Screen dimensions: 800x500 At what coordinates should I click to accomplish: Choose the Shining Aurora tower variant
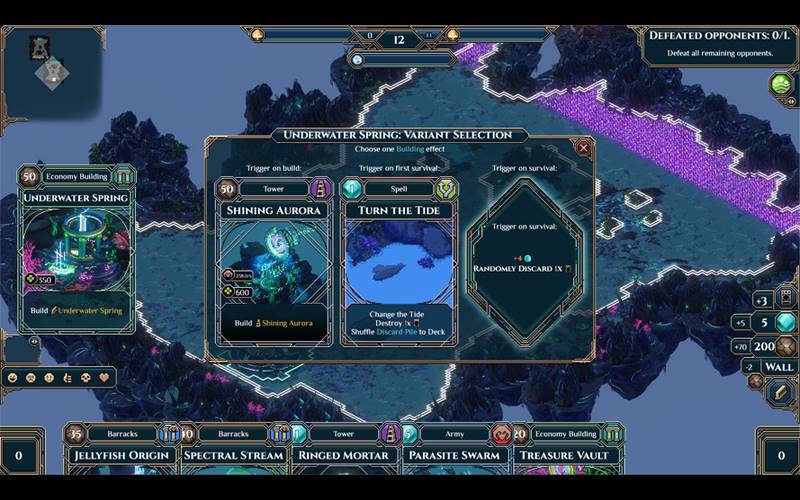pos(272,262)
